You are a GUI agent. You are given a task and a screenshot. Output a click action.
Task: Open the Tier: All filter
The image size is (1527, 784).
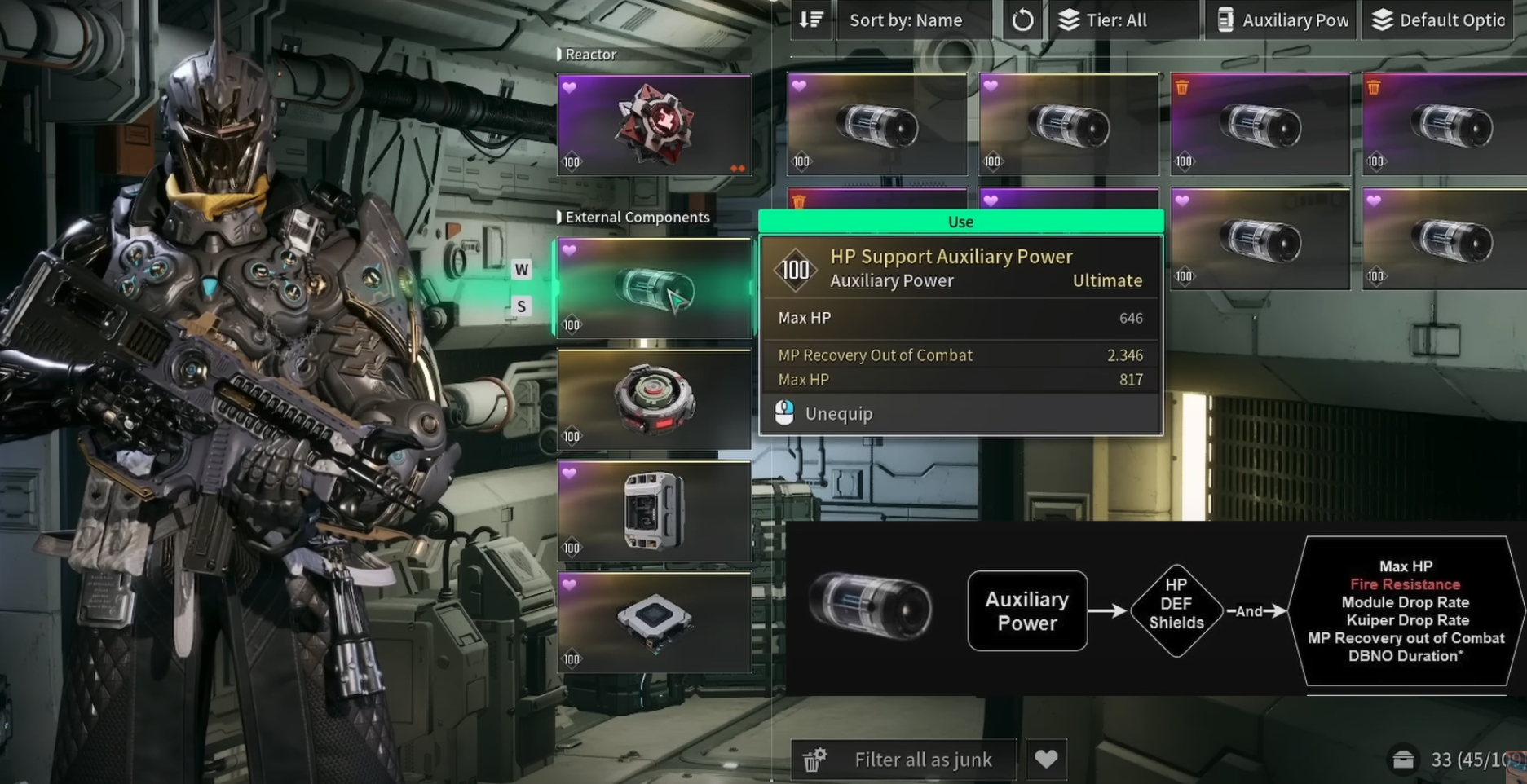coord(1116,20)
